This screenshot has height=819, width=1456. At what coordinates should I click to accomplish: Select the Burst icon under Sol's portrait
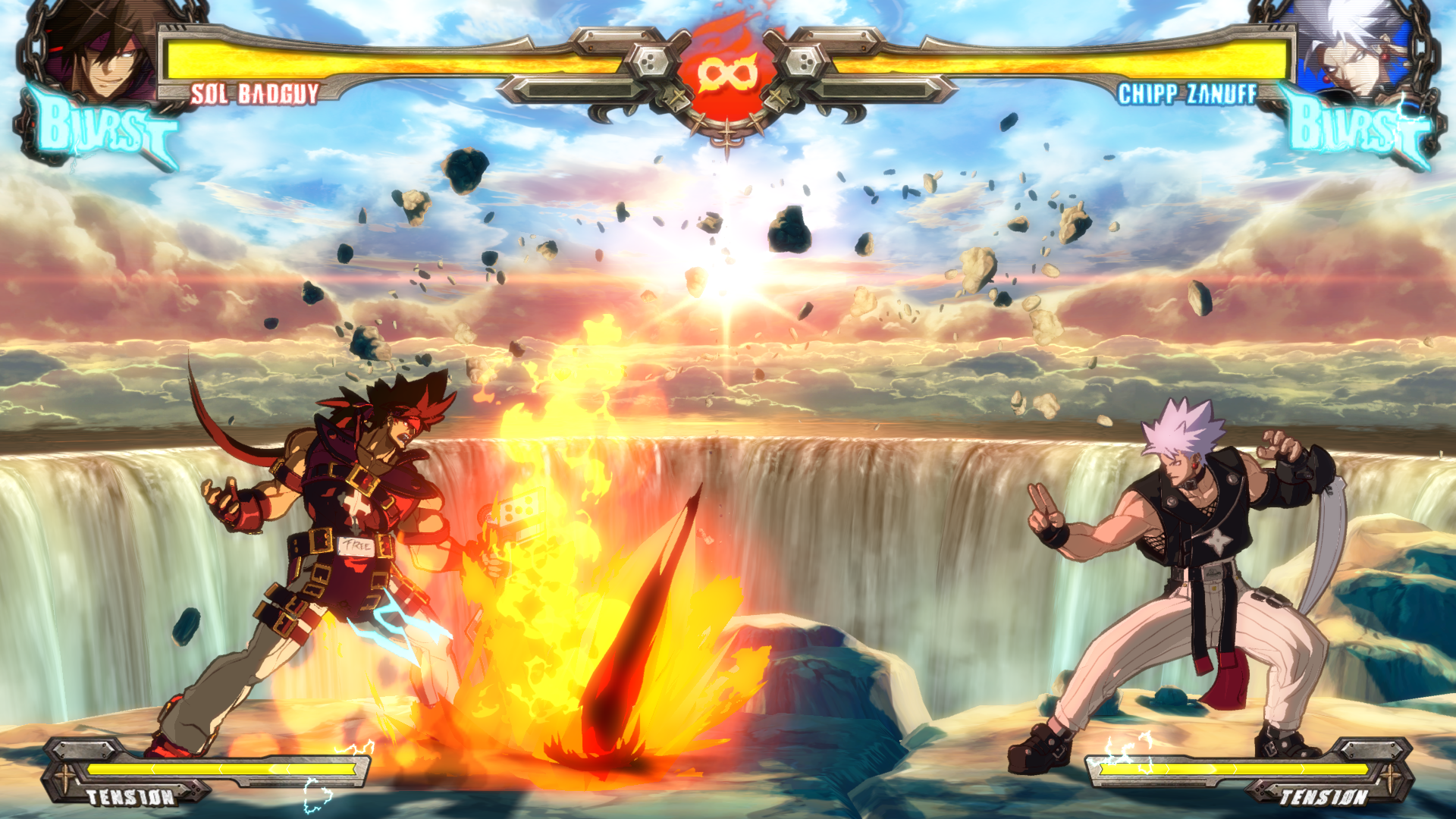pyautogui.click(x=102, y=127)
